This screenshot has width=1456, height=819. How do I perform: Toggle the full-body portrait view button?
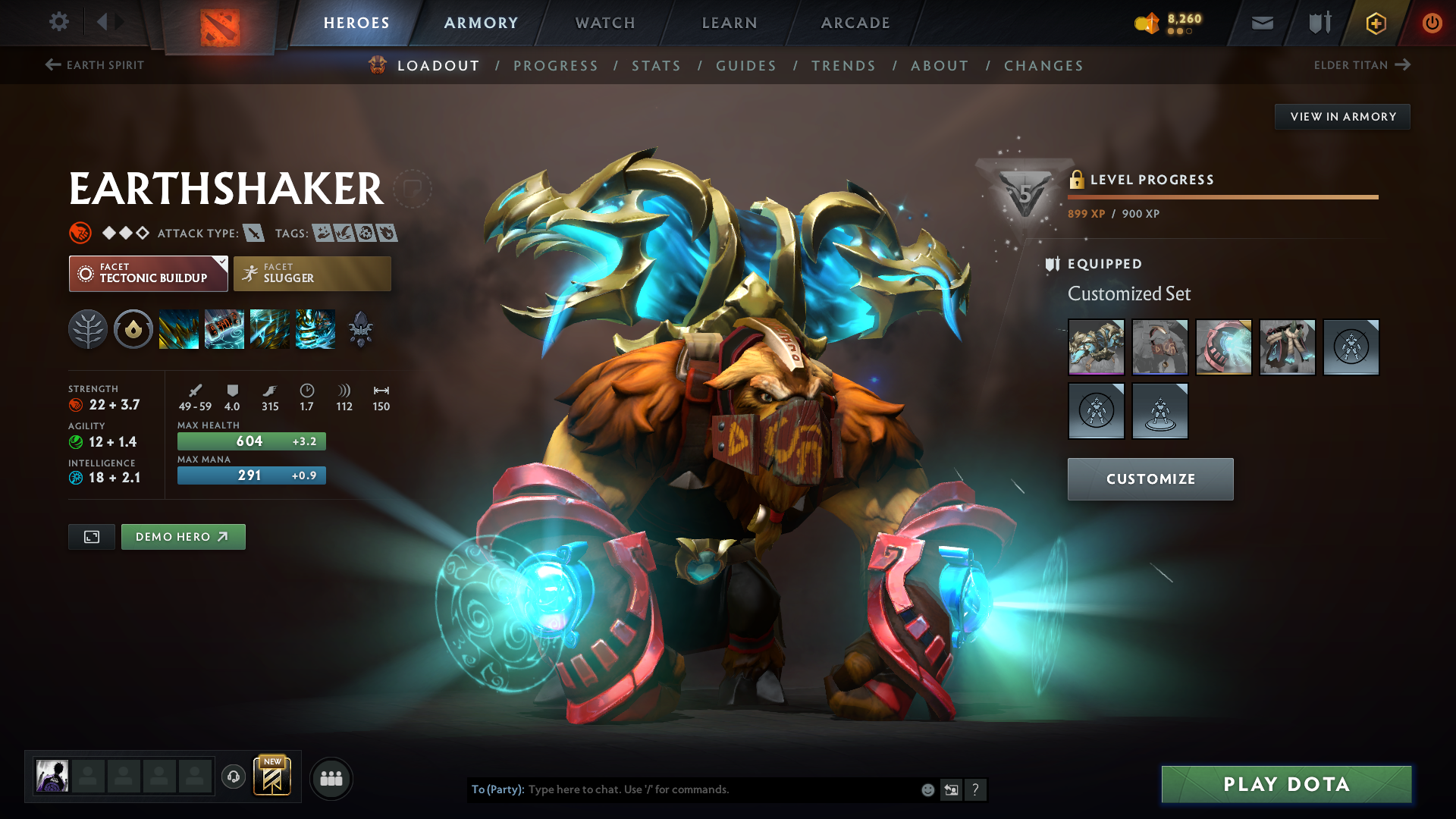tap(91, 536)
